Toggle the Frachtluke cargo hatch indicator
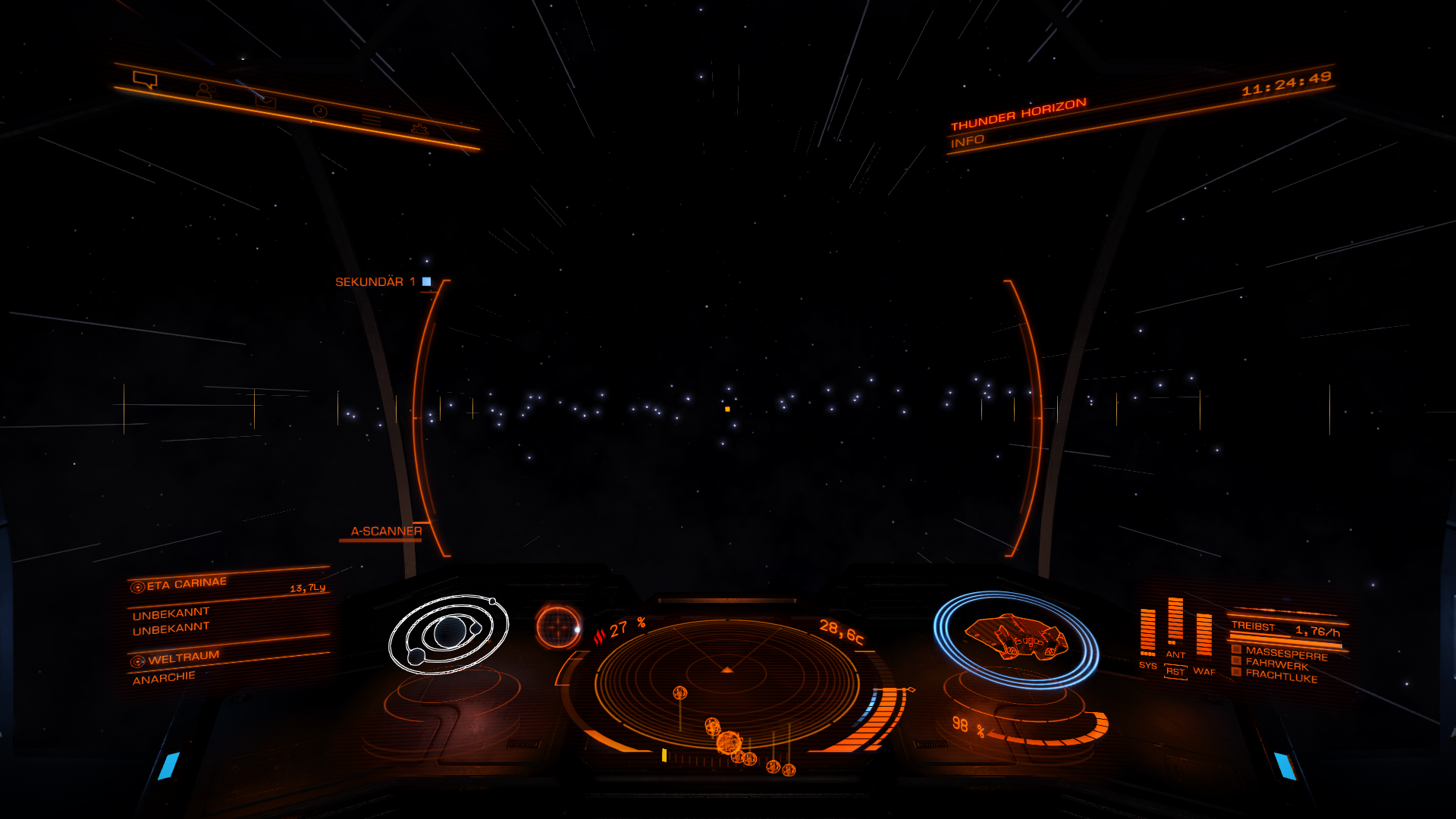 tap(1281, 675)
